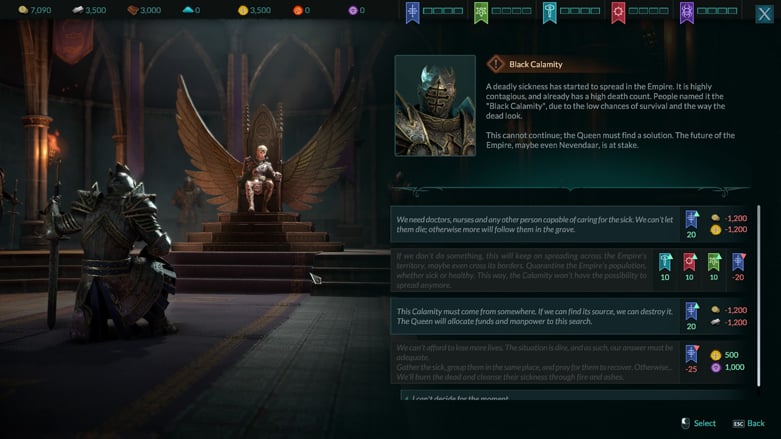
Task: Click the red faction banner
Action: [619, 12]
